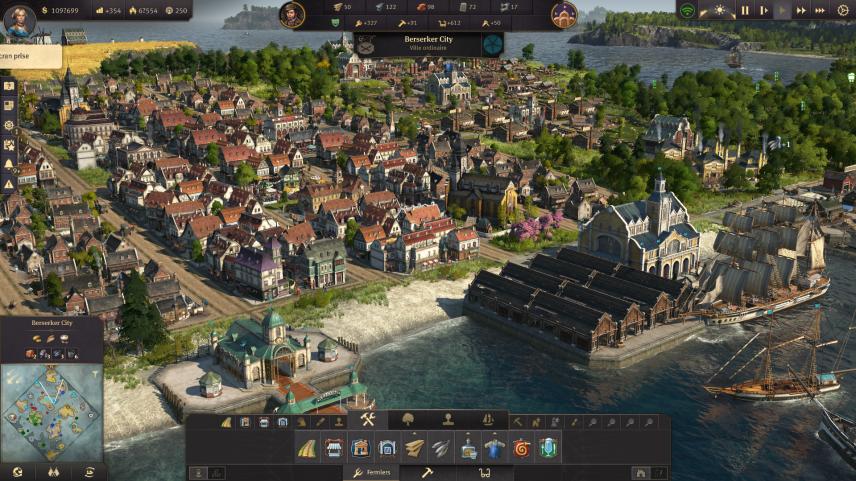Select the schnapps bottle building icon
The width and height of the screenshot is (856, 481).
[x=468, y=448]
